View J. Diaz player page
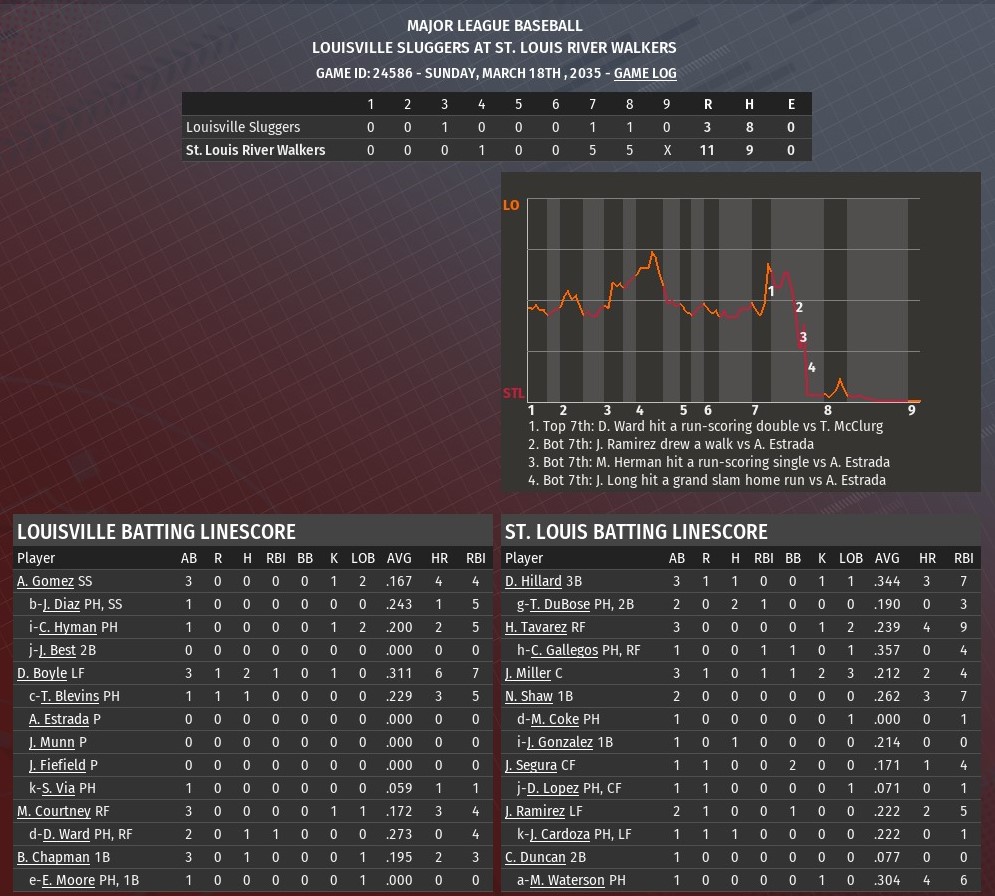The image size is (995, 896). pyautogui.click(x=66, y=604)
